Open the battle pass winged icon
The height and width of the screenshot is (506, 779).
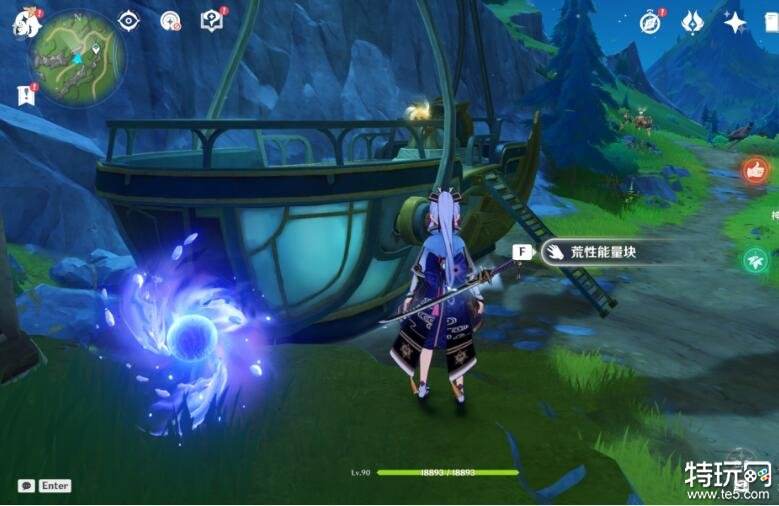693,22
